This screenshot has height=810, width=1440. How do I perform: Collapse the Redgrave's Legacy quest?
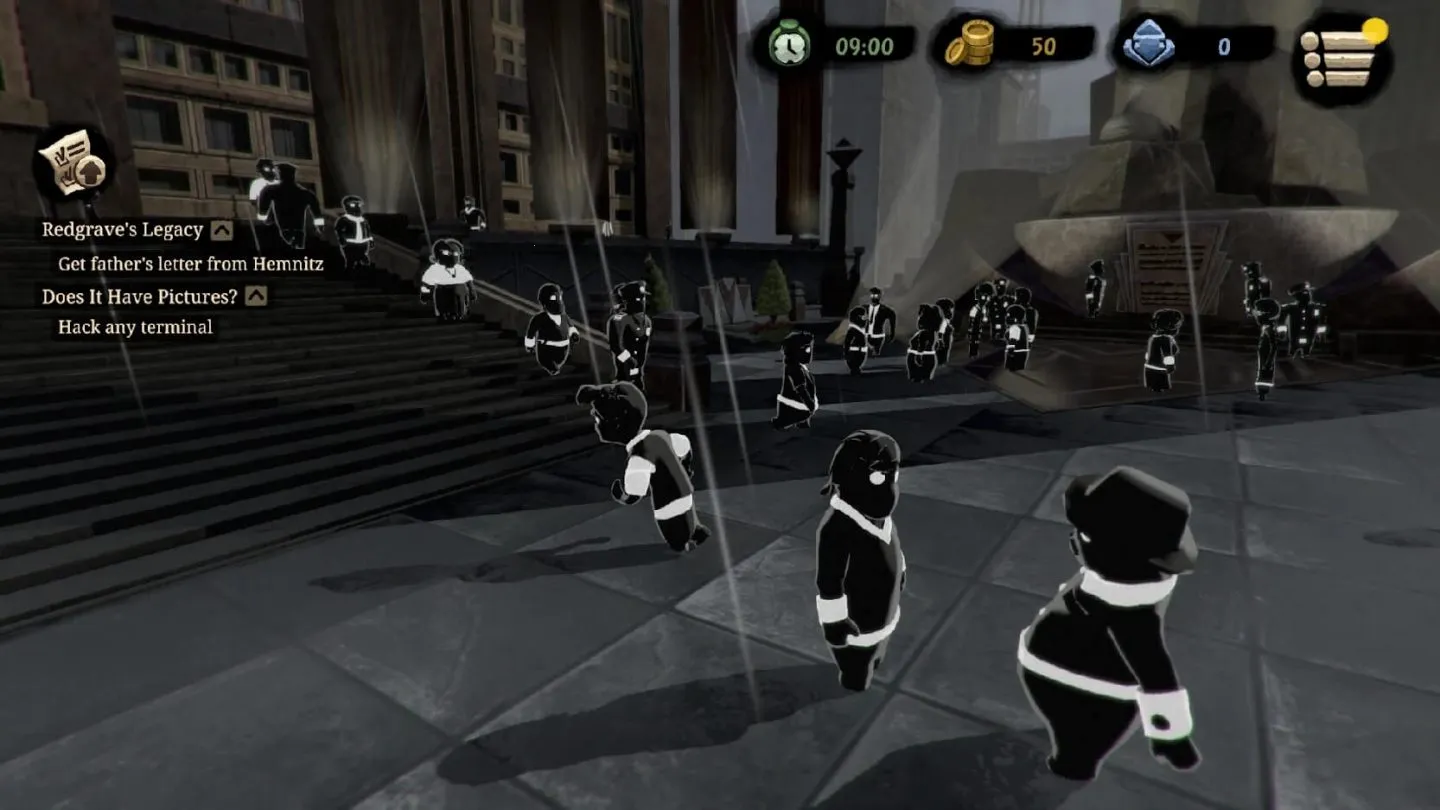[x=222, y=230]
